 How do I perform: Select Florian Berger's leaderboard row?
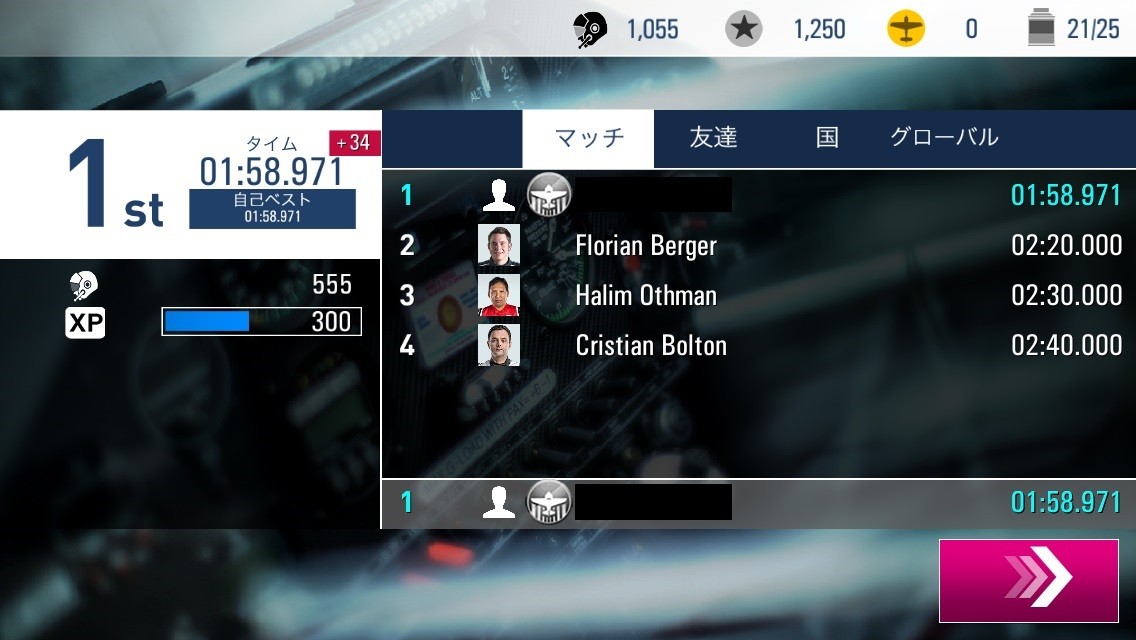click(760, 245)
